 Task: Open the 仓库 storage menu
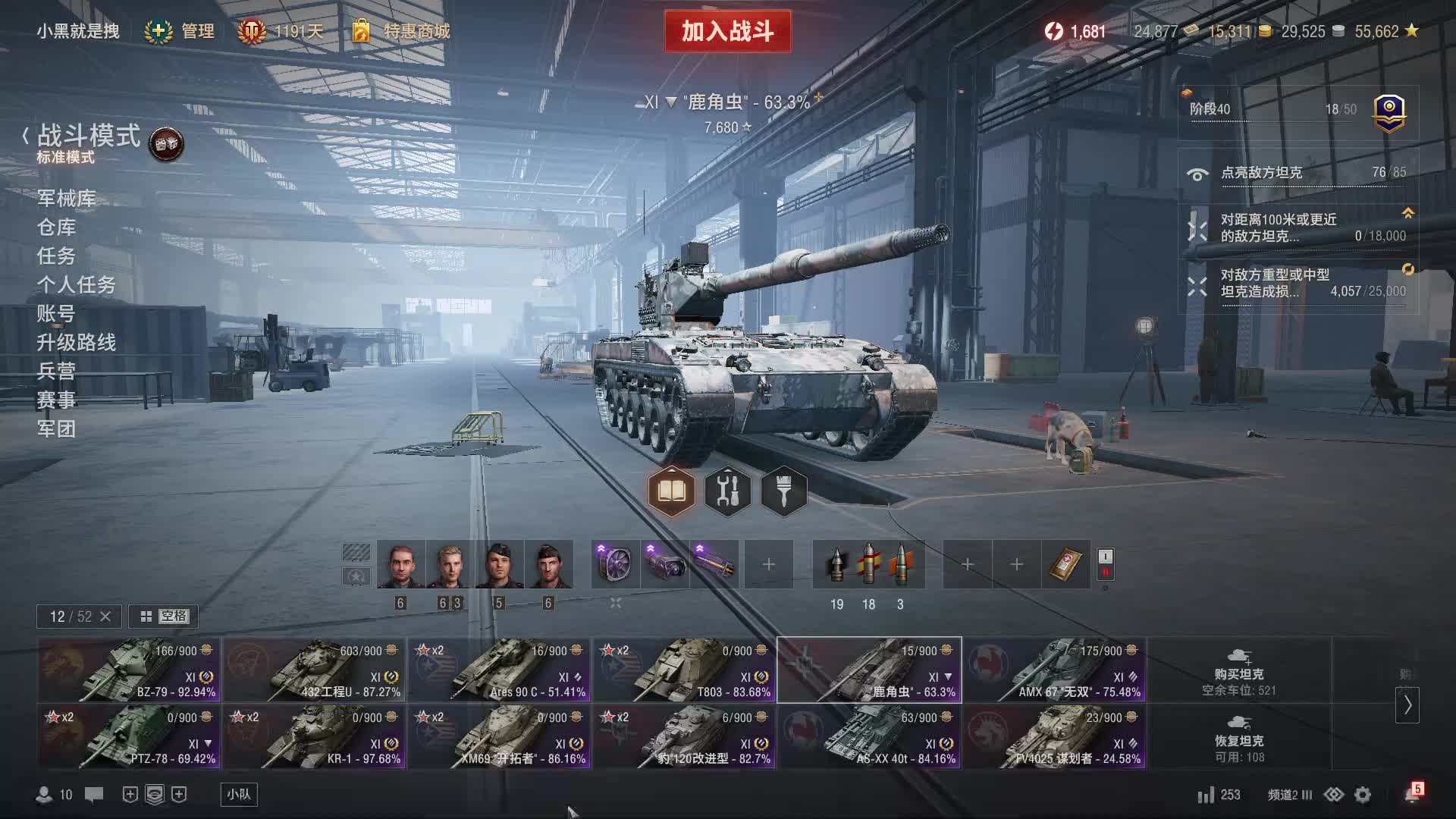(56, 227)
